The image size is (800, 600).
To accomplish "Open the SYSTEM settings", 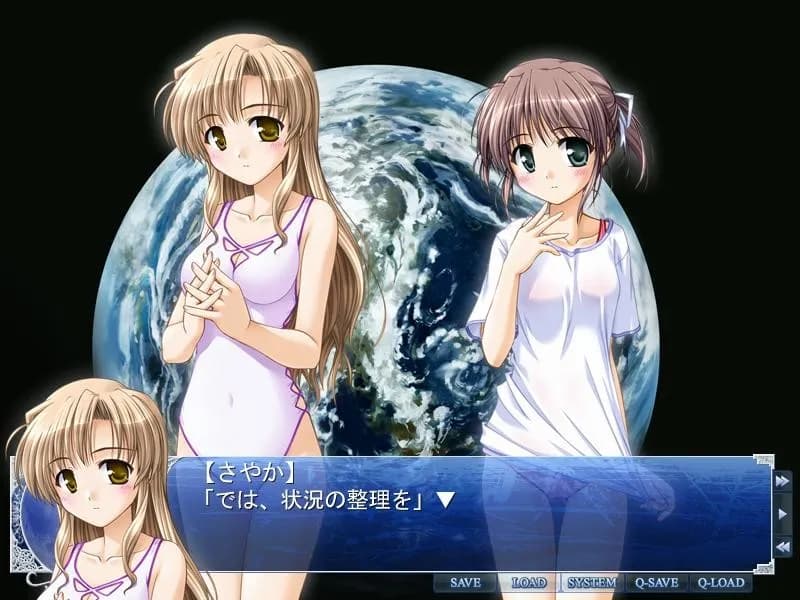I will pyautogui.click(x=592, y=583).
